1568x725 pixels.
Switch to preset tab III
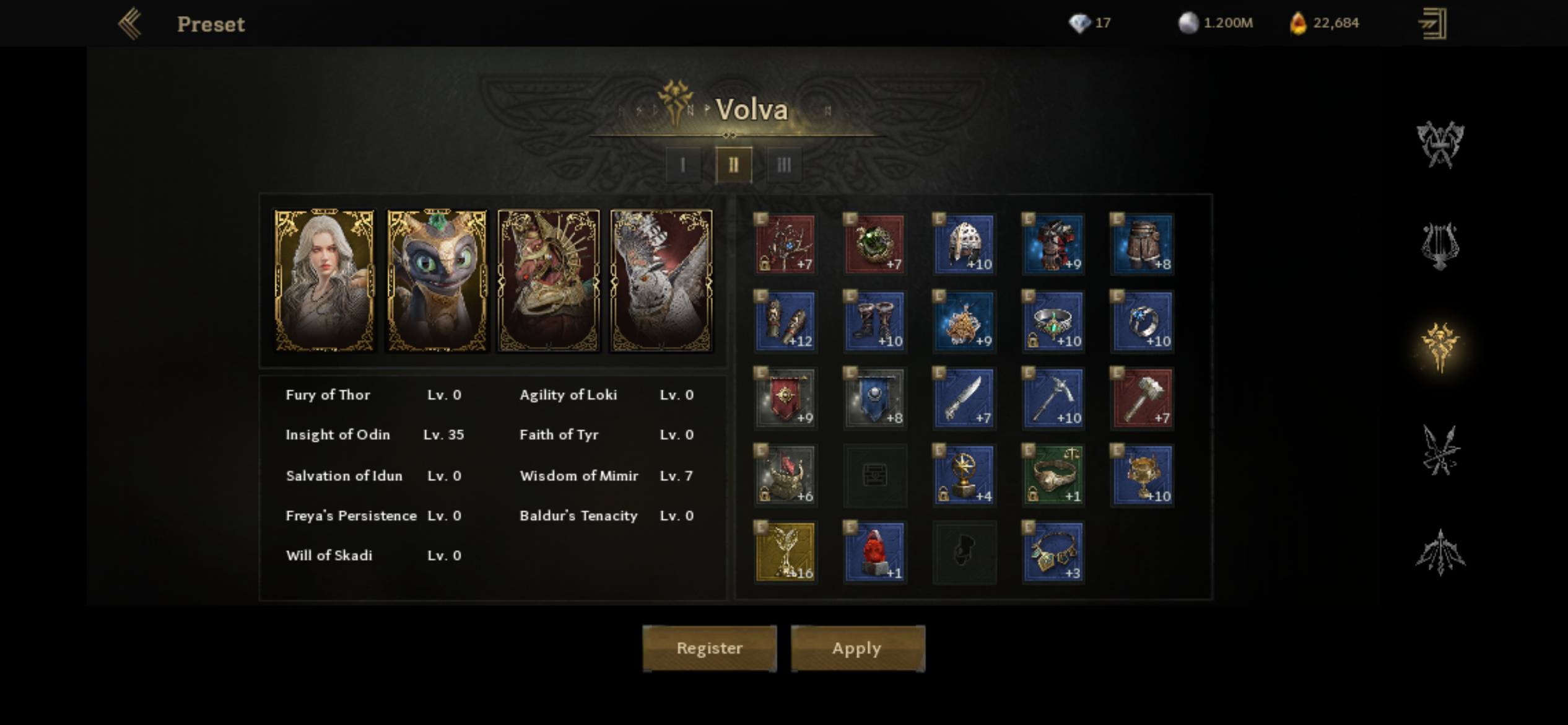point(784,165)
